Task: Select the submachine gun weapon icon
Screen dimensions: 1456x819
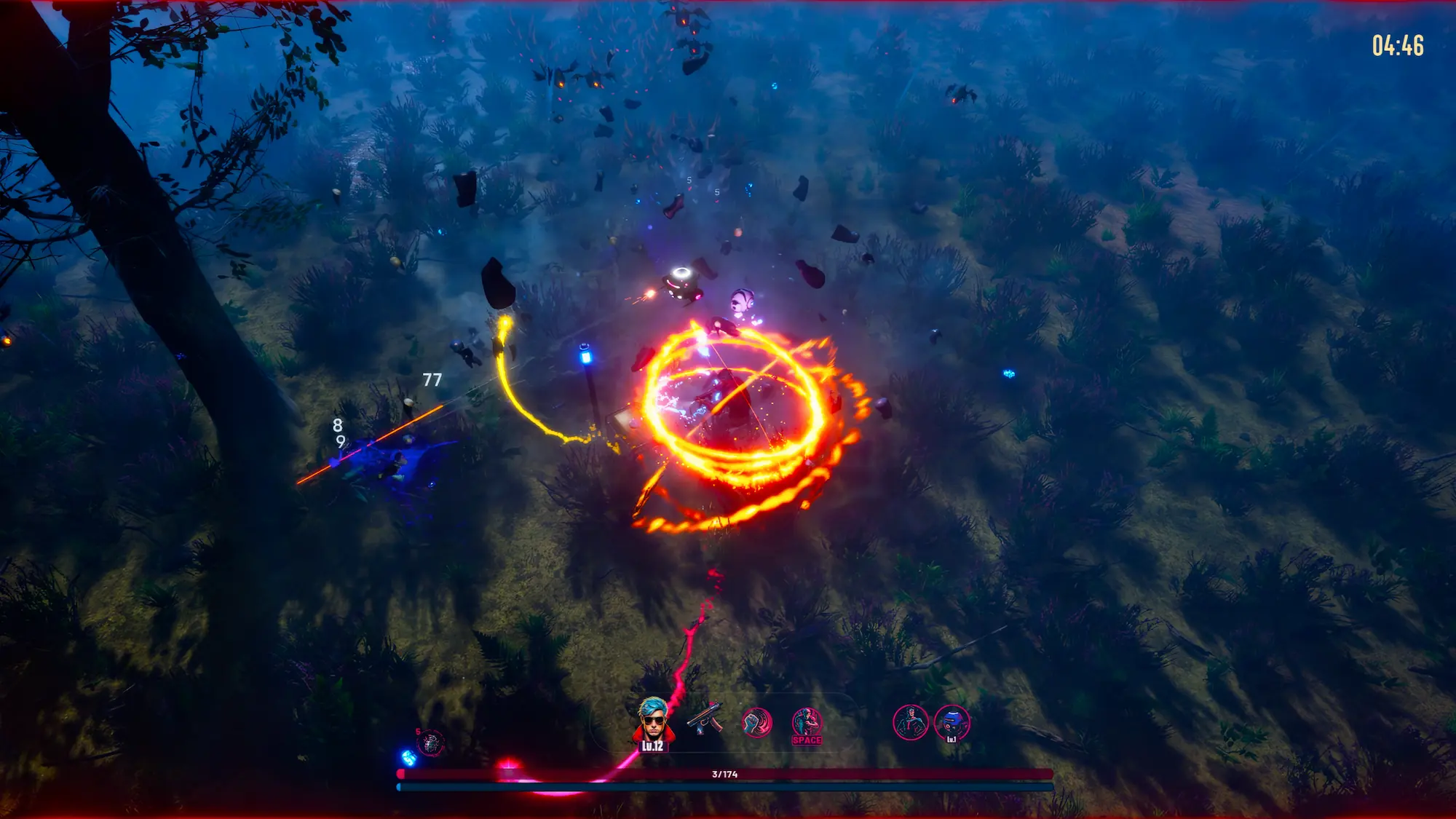Action: pyautogui.click(x=705, y=719)
